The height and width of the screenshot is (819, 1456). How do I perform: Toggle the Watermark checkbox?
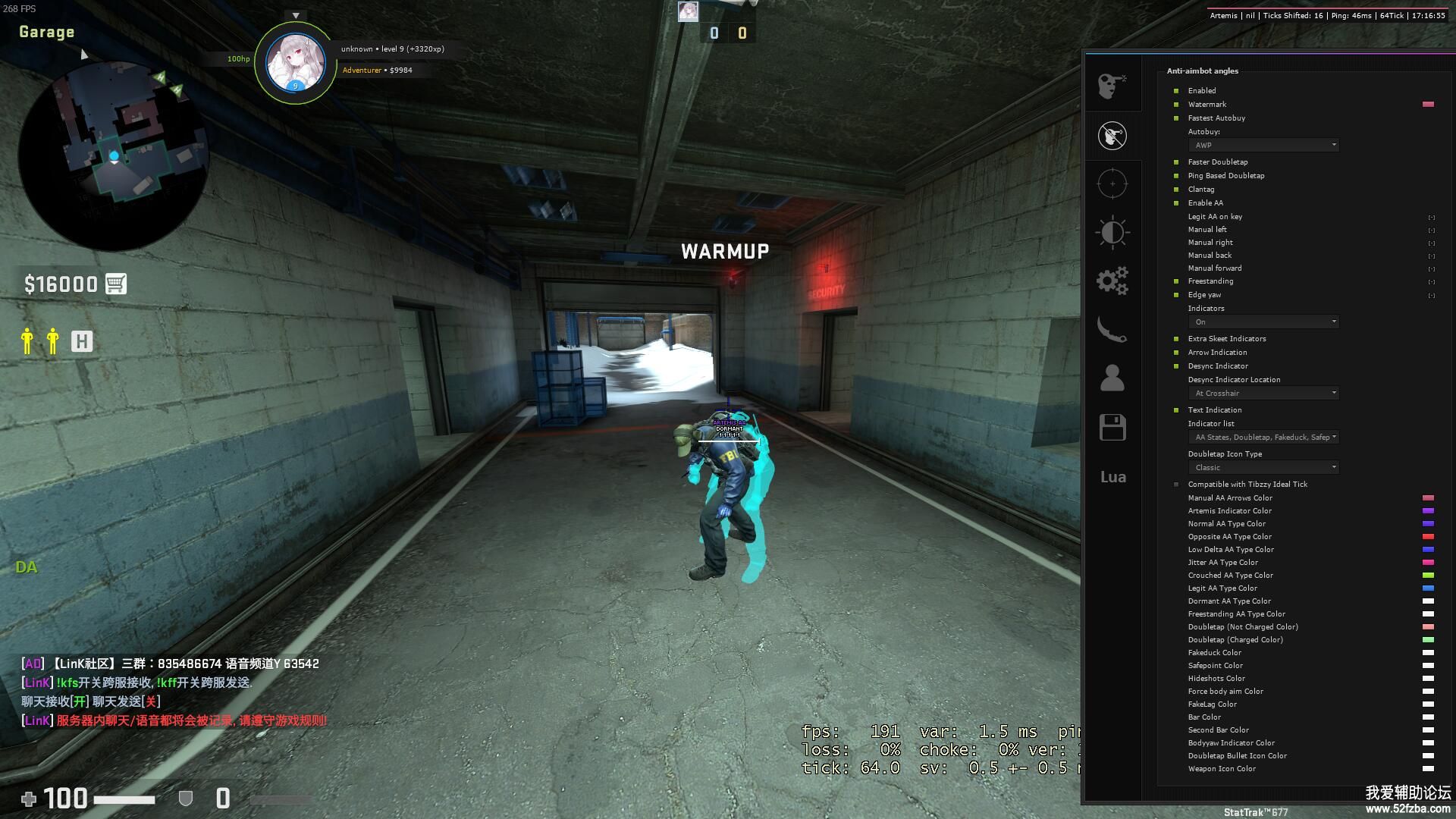(1176, 105)
